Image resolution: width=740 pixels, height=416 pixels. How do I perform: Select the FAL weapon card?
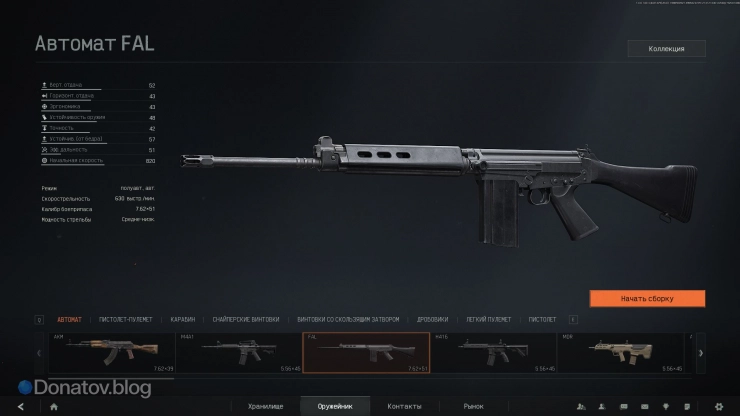pyautogui.click(x=366, y=353)
